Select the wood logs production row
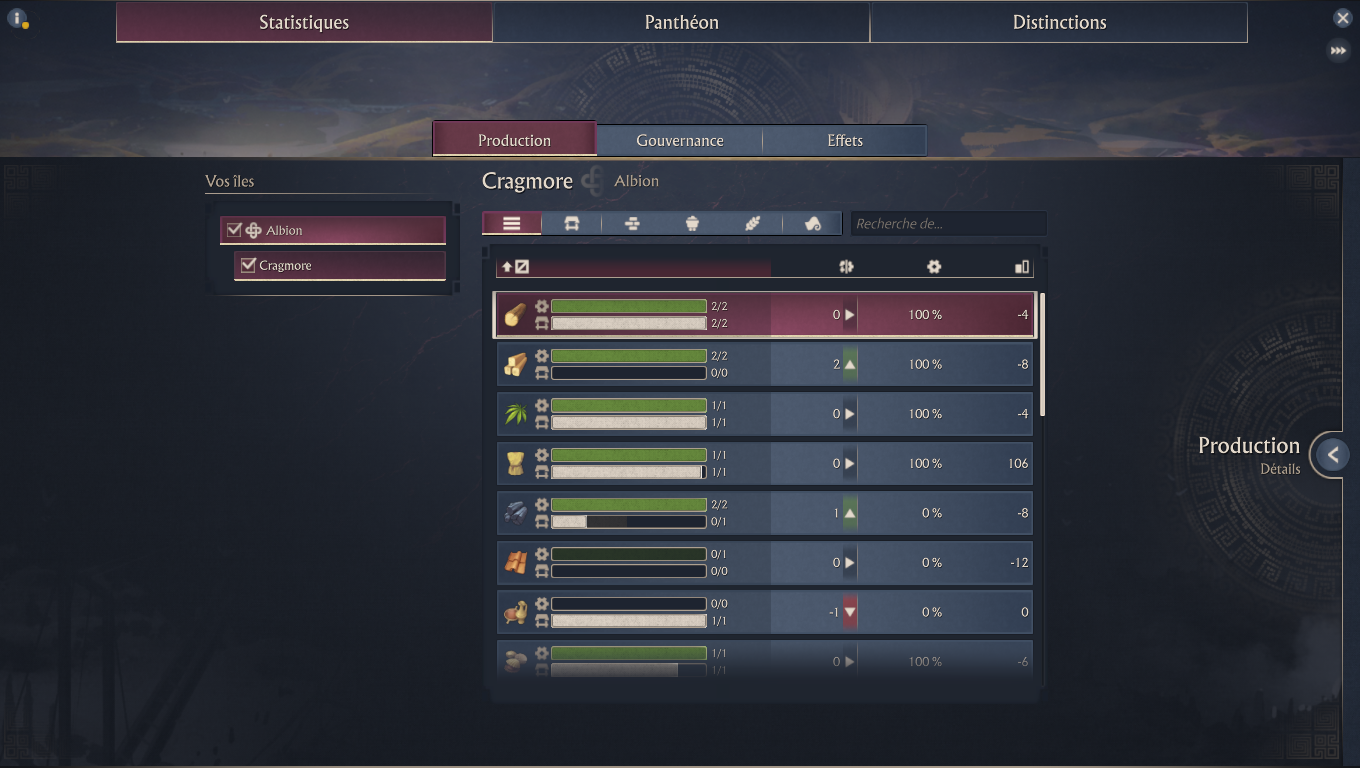Viewport: 1360px width, 768px height. click(x=765, y=315)
